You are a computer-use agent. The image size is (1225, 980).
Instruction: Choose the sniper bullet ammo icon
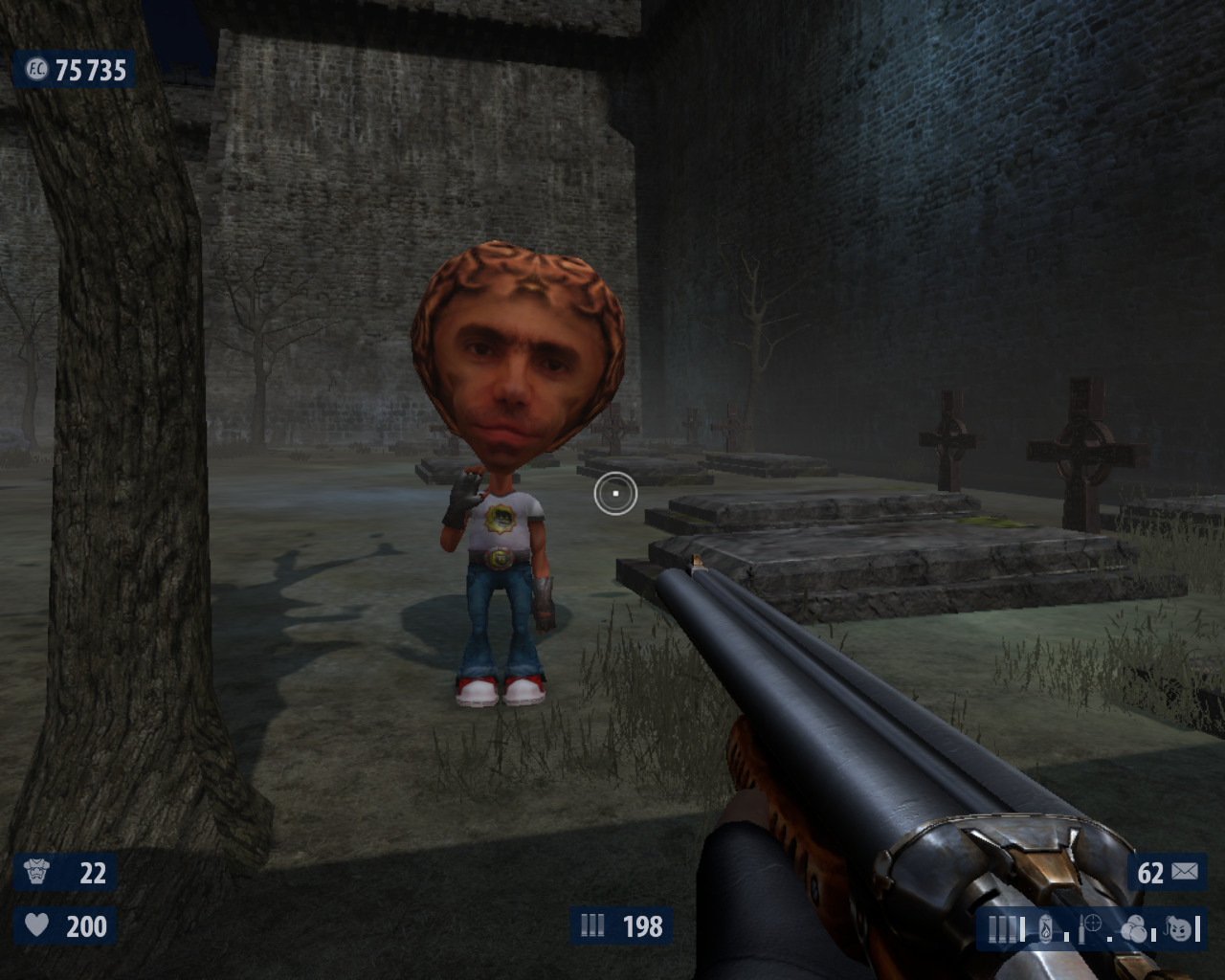(x=1090, y=927)
